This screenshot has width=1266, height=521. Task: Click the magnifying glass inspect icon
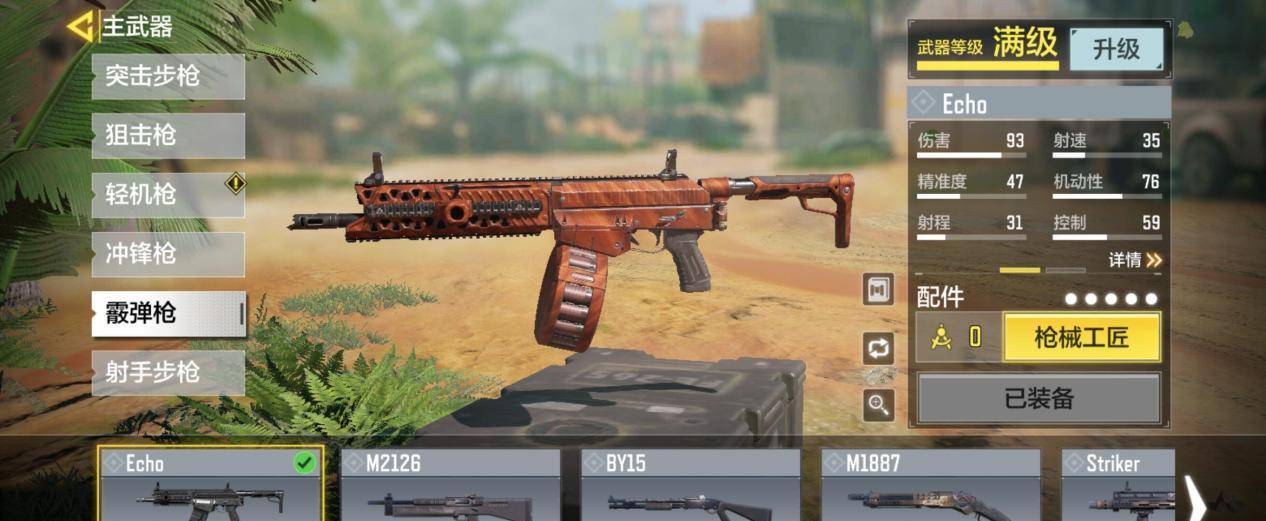click(x=879, y=405)
